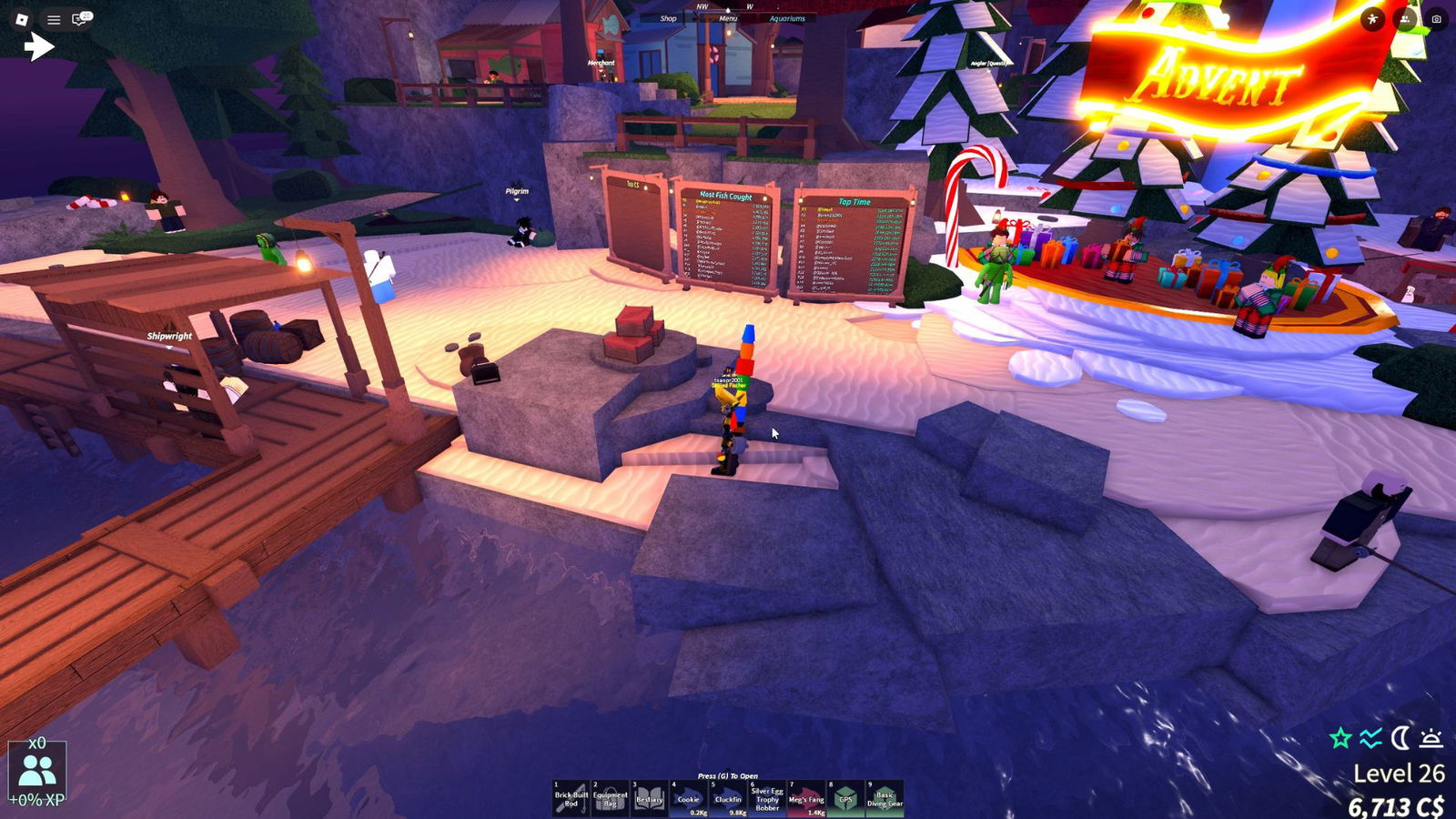Screen dimensions: 1456x819
Task: Open the Bestiary book
Action: (650, 798)
